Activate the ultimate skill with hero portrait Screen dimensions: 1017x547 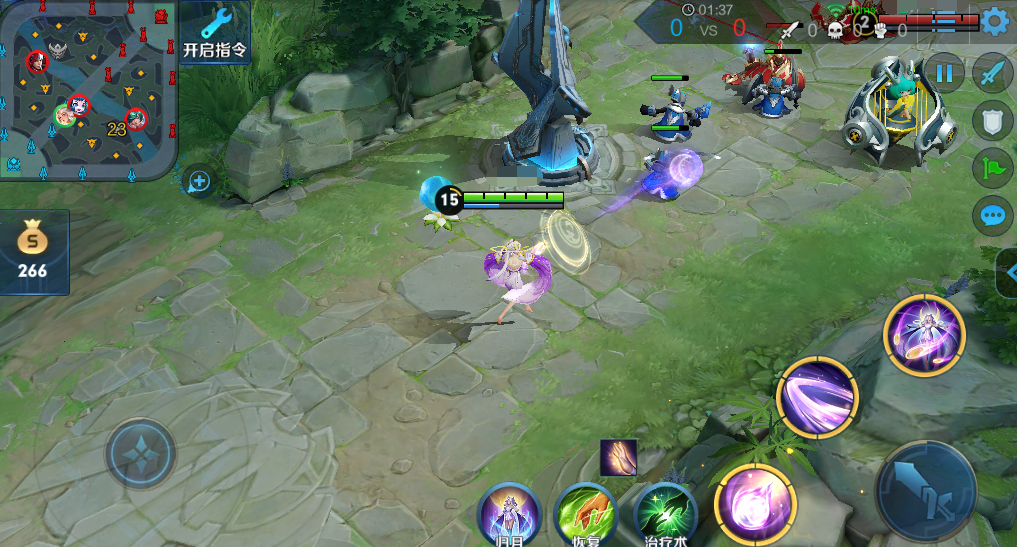(x=924, y=335)
